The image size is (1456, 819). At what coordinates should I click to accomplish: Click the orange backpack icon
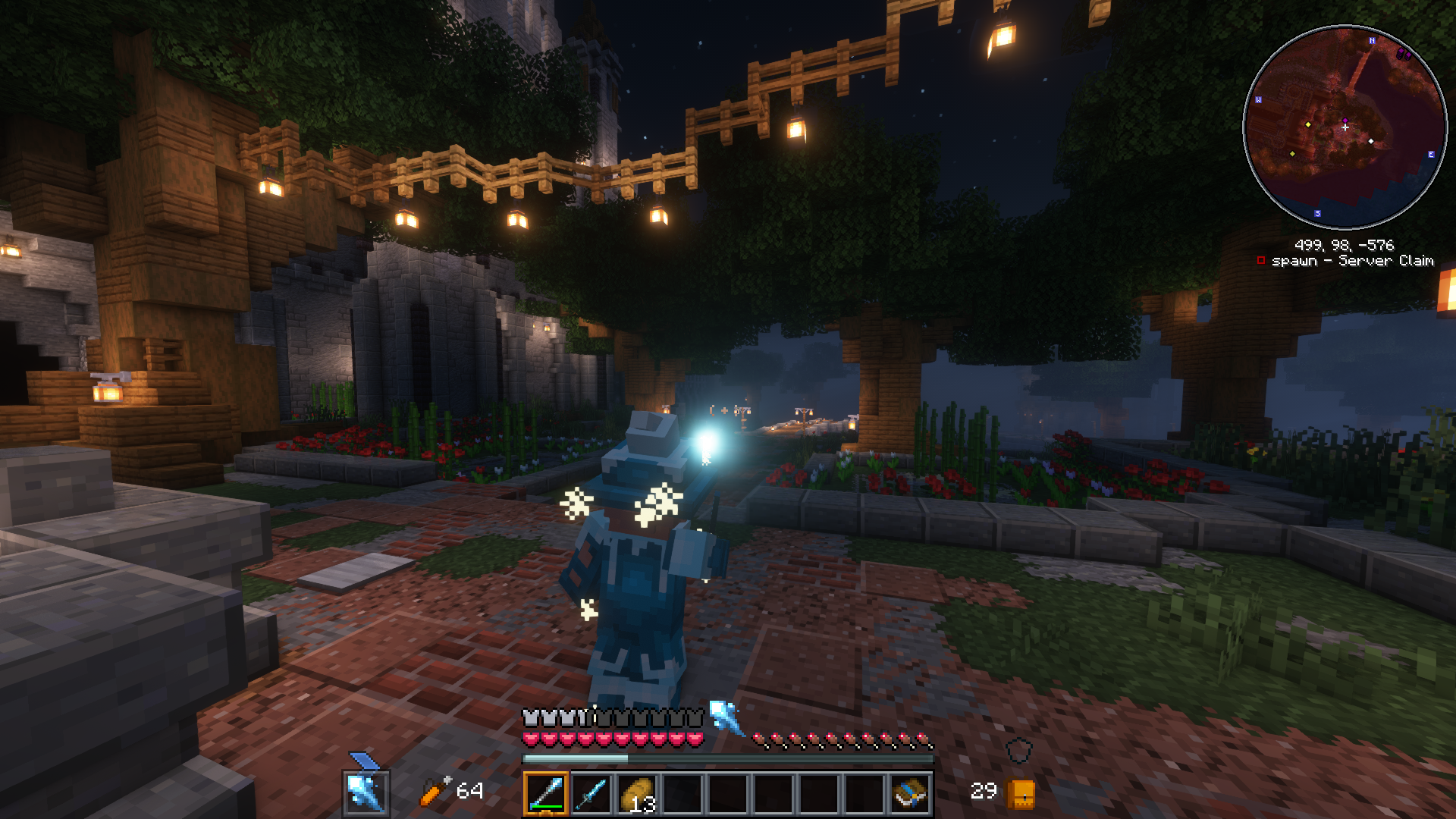pos(1021,794)
